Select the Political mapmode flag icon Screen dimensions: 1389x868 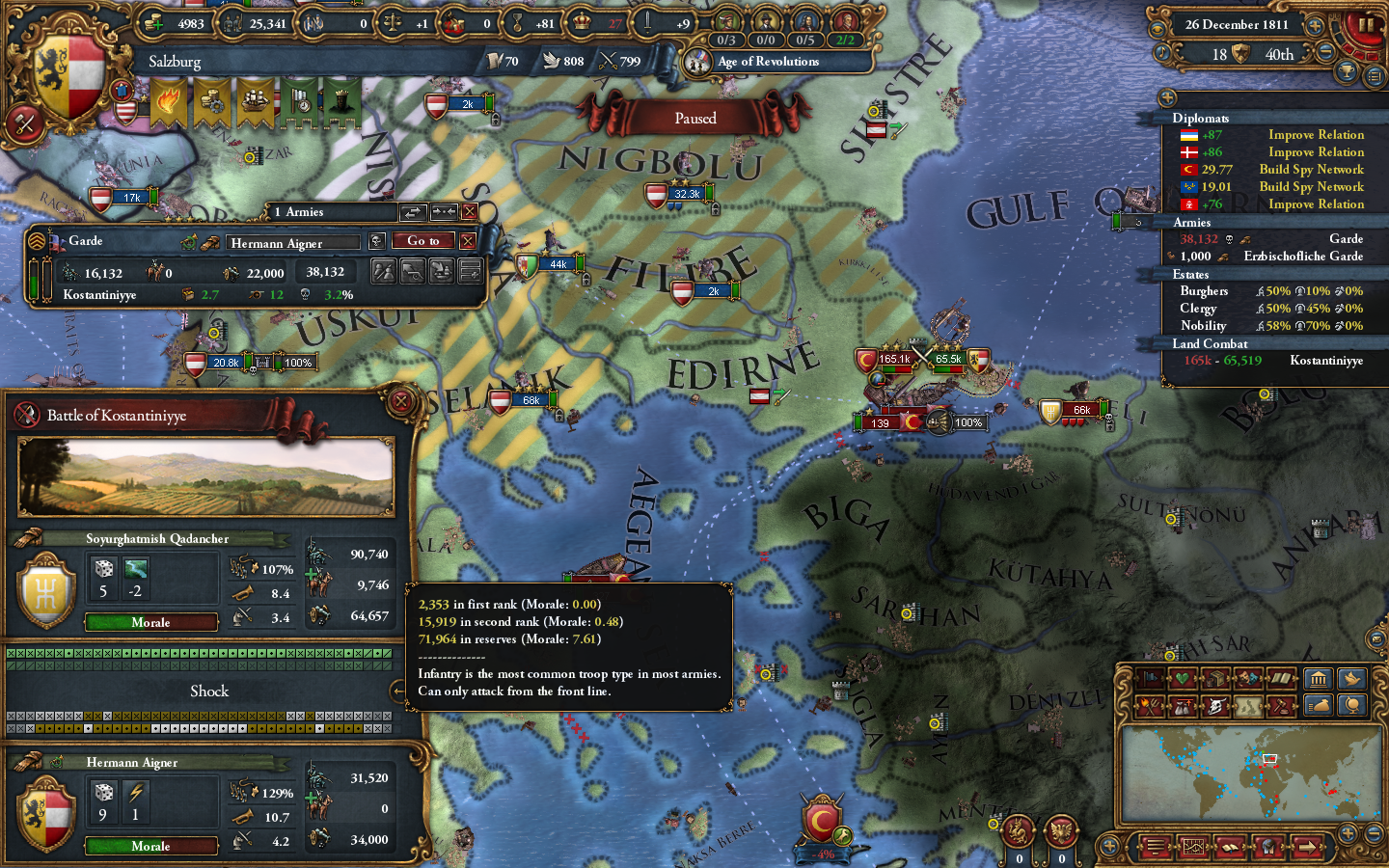[1151, 678]
